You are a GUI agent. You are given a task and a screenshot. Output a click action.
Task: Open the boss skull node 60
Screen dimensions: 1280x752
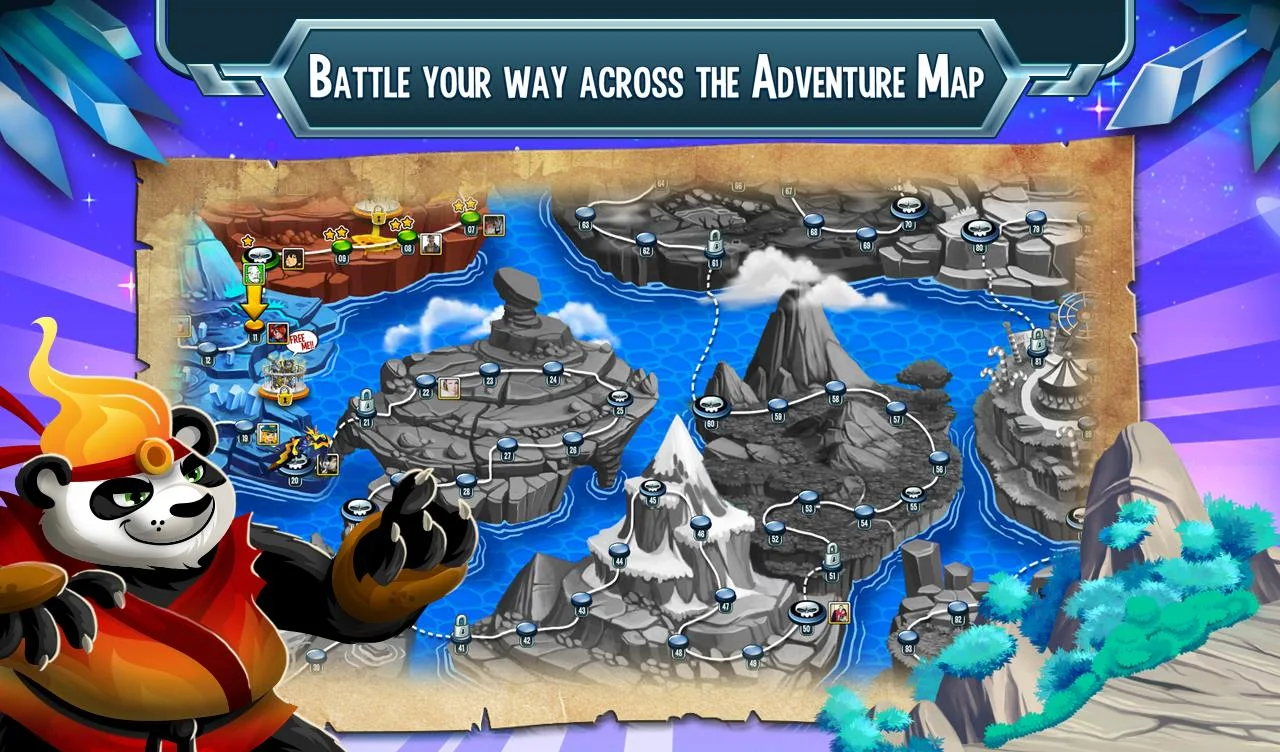tap(712, 406)
